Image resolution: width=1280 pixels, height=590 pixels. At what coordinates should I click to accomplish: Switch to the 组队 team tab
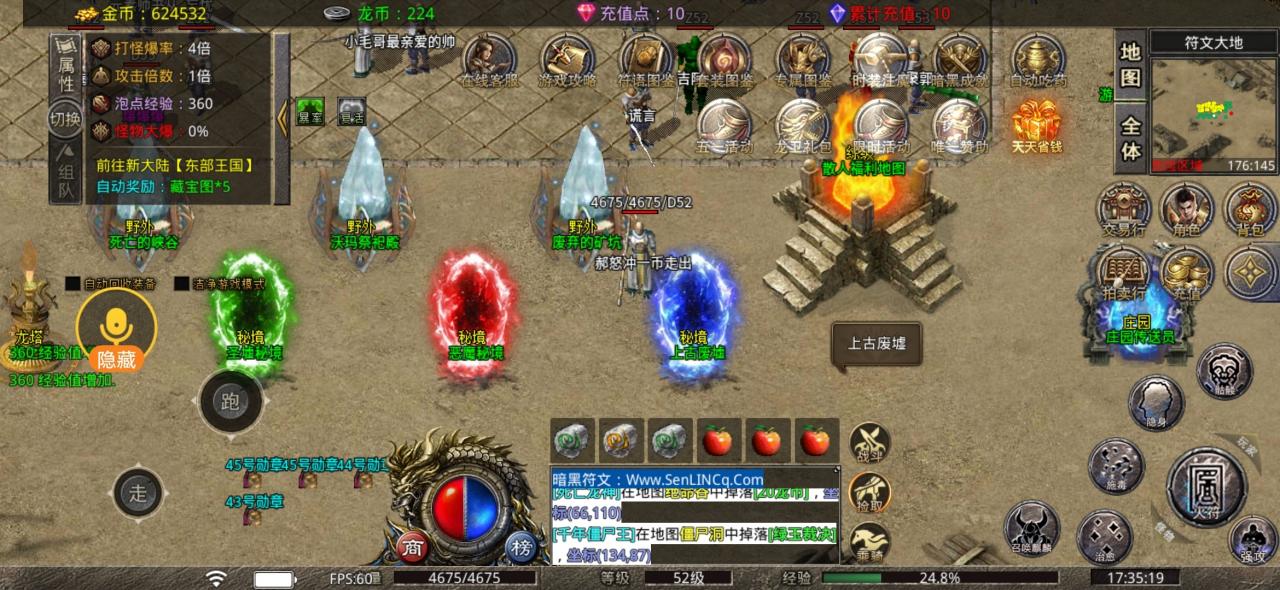(x=65, y=173)
